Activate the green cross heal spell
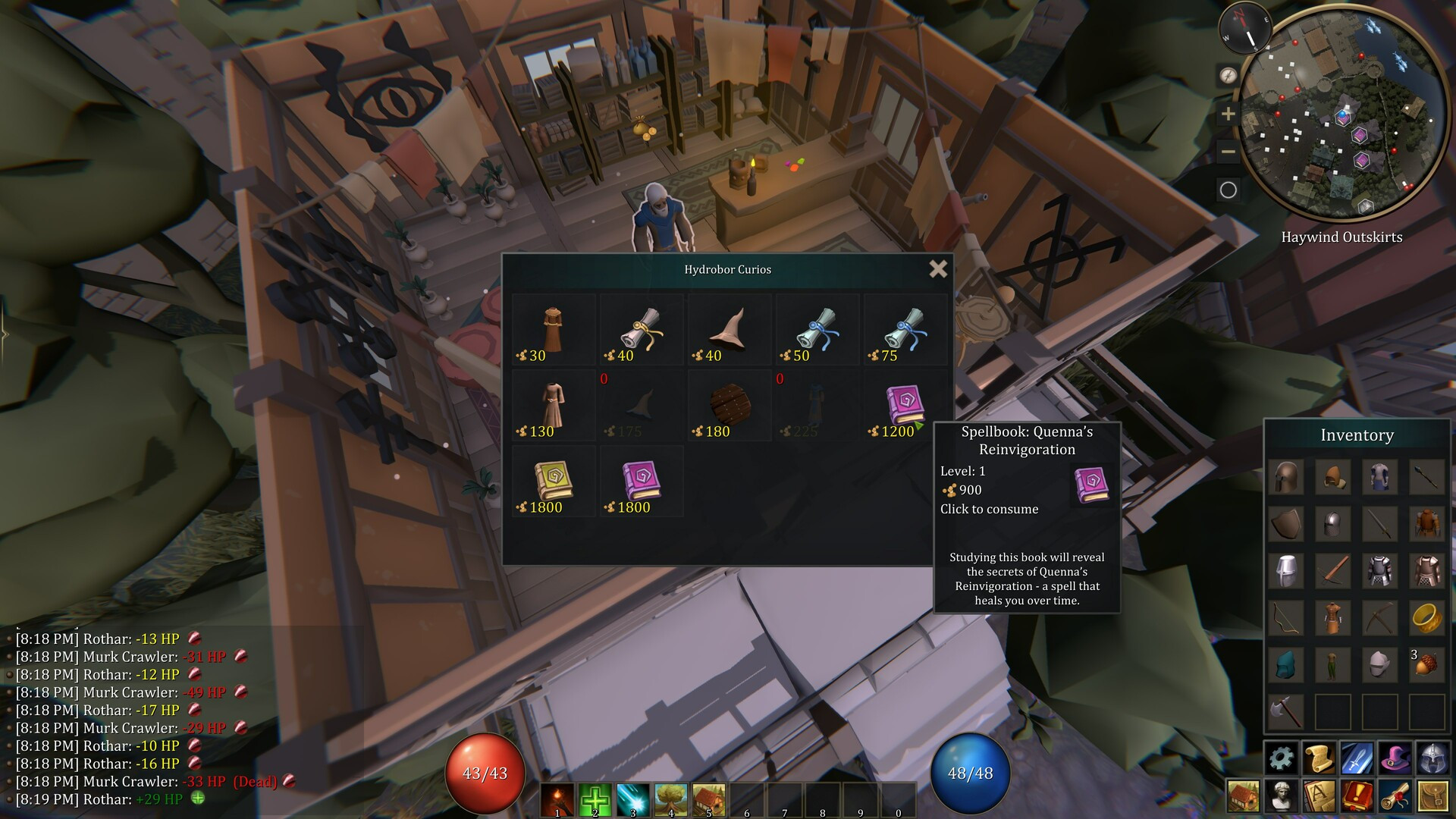 pos(595,799)
